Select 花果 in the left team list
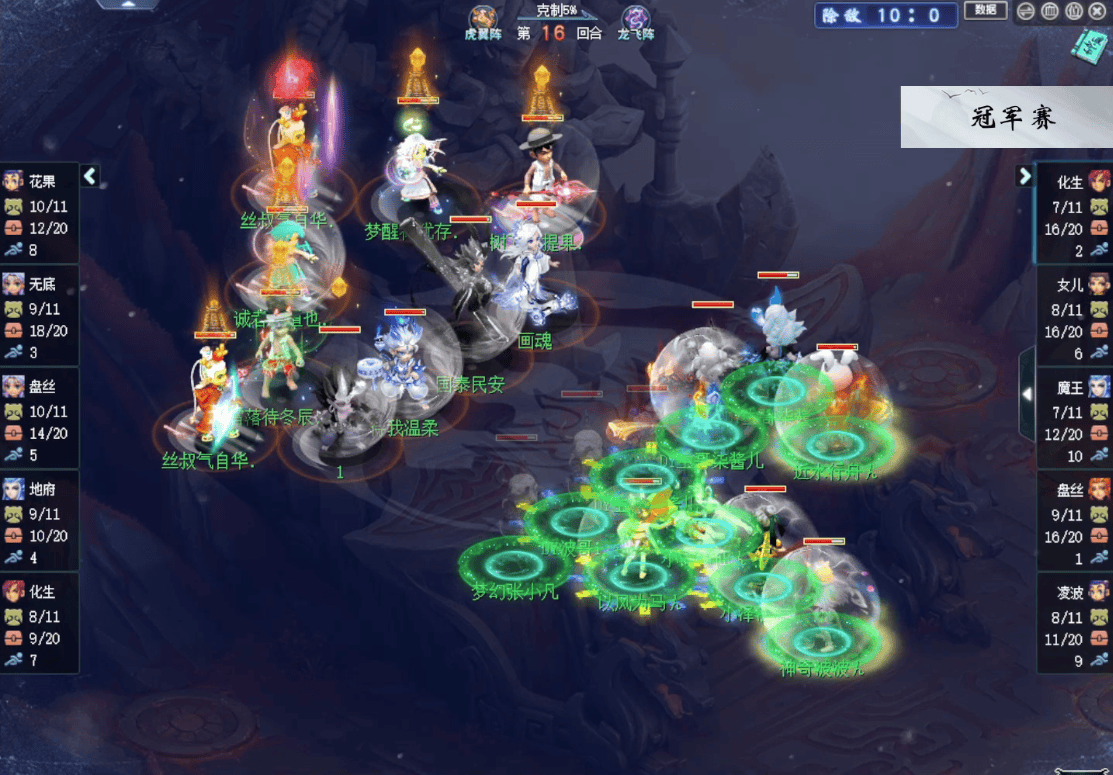The image size is (1113, 775). (x=40, y=181)
